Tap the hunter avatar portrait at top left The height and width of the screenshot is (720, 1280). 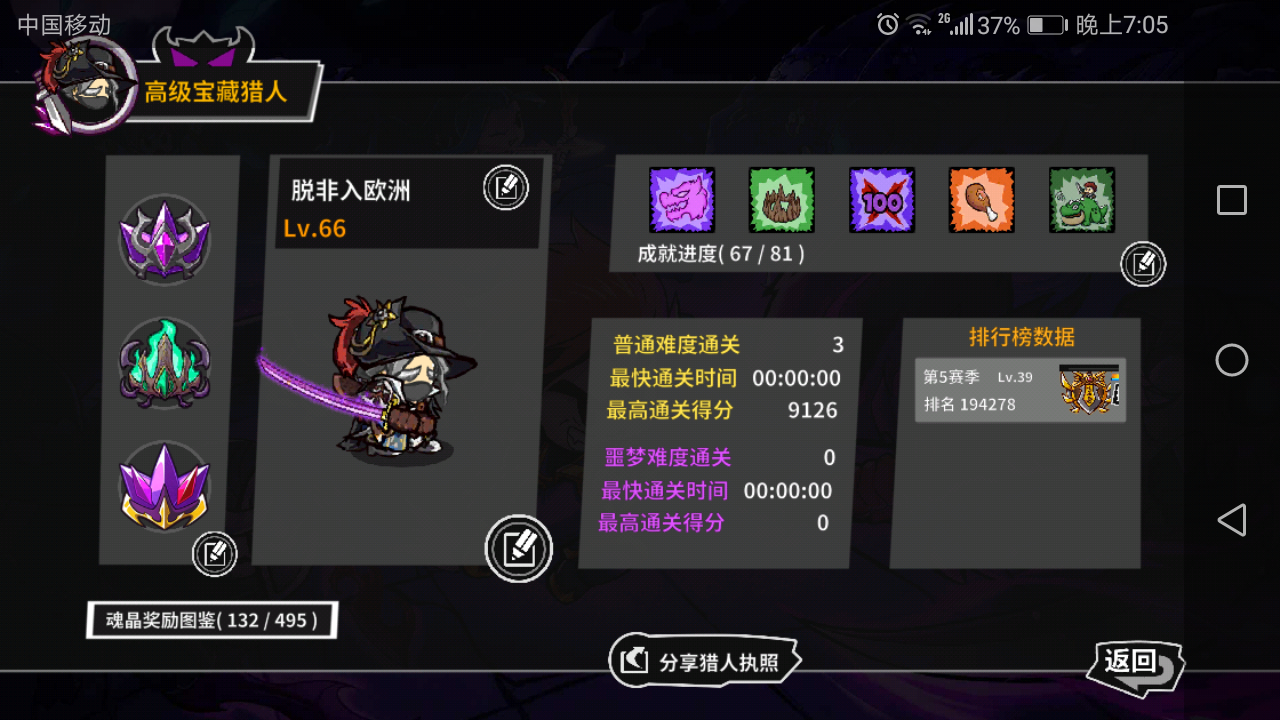85,80
